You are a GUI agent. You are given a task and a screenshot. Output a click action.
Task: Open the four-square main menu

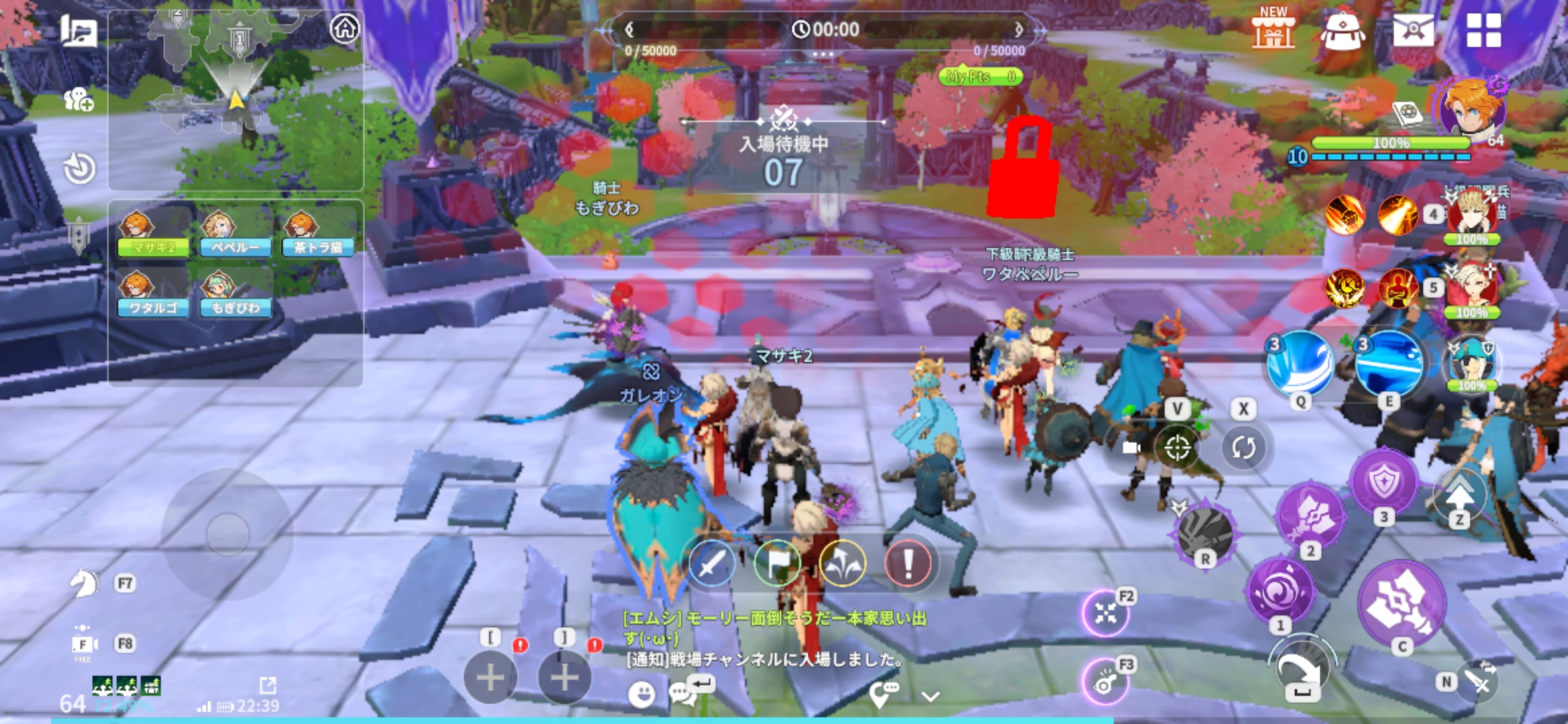tap(1484, 31)
